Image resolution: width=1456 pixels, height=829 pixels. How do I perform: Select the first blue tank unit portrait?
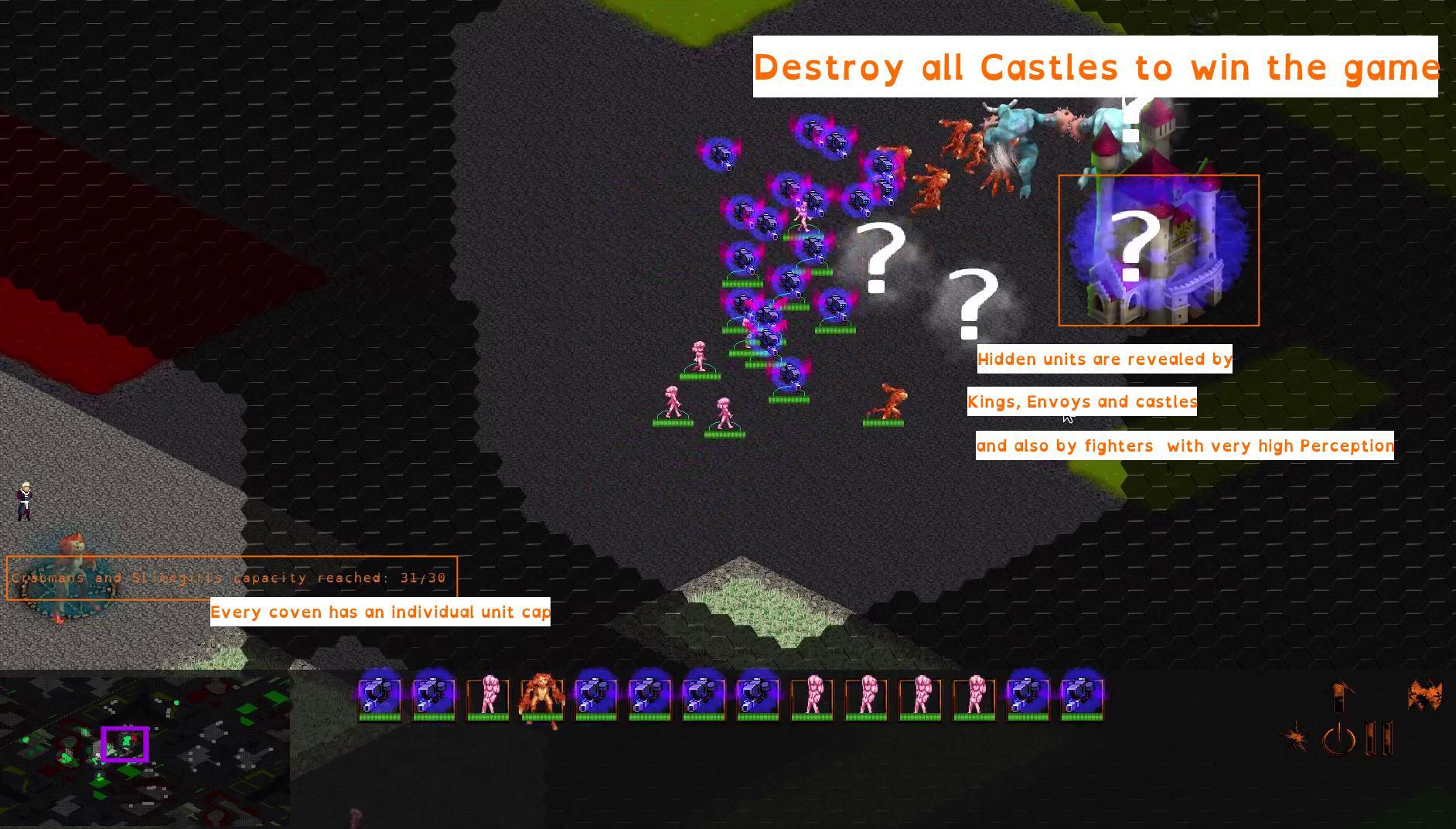click(x=377, y=694)
